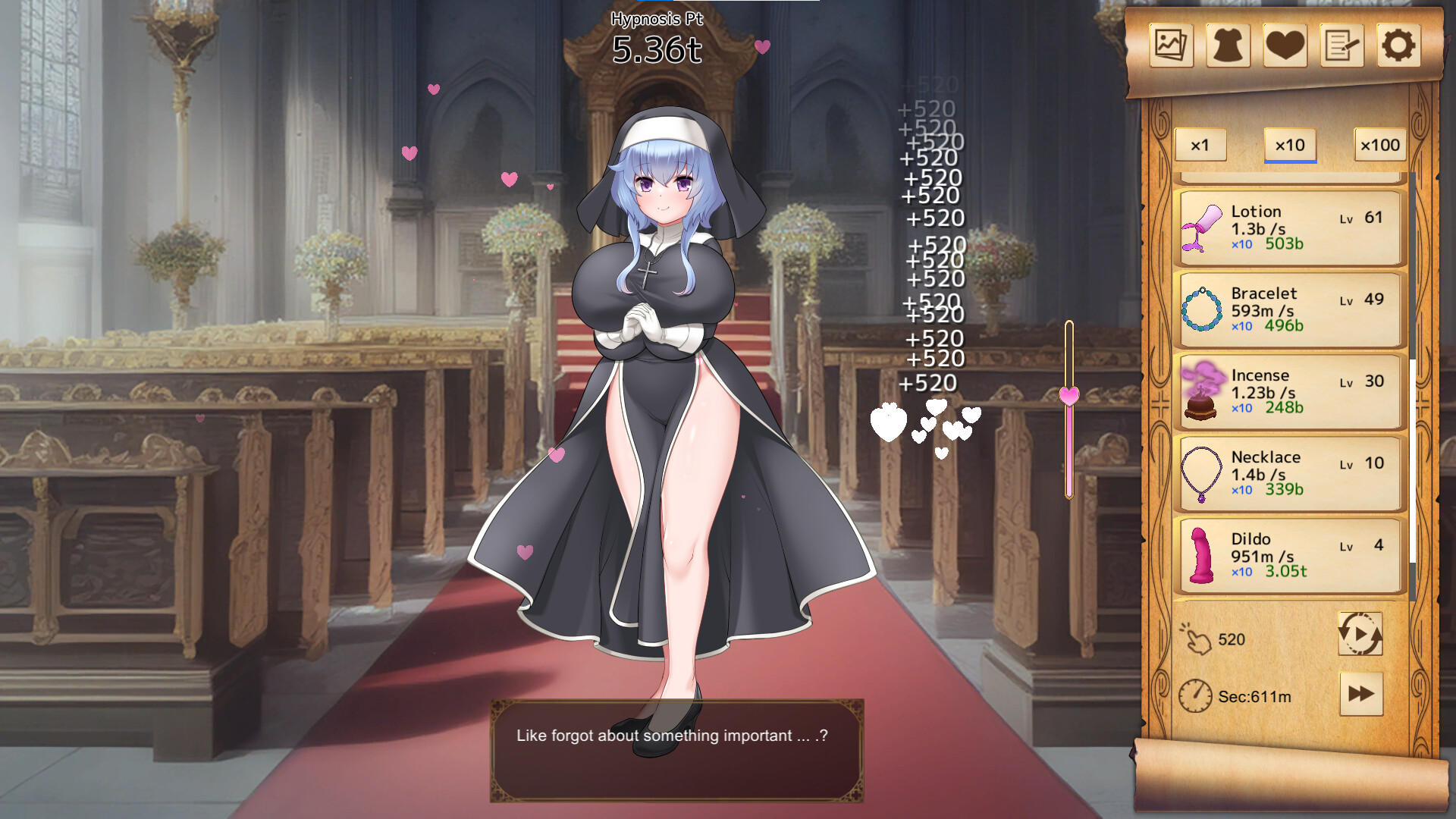Select the heart icon button
1456x819 pixels.
[x=1285, y=45]
